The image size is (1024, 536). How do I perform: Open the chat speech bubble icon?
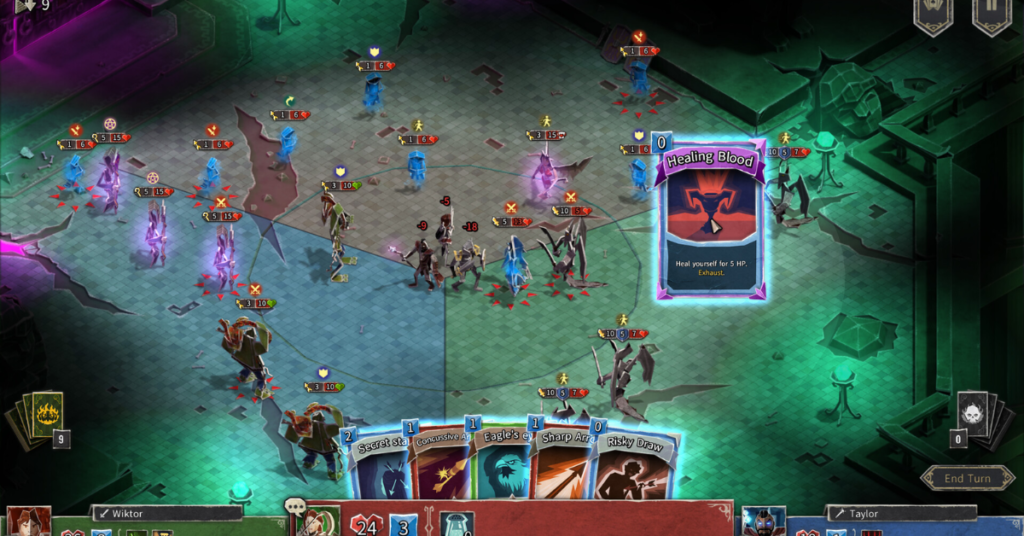(x=295, y=508)
